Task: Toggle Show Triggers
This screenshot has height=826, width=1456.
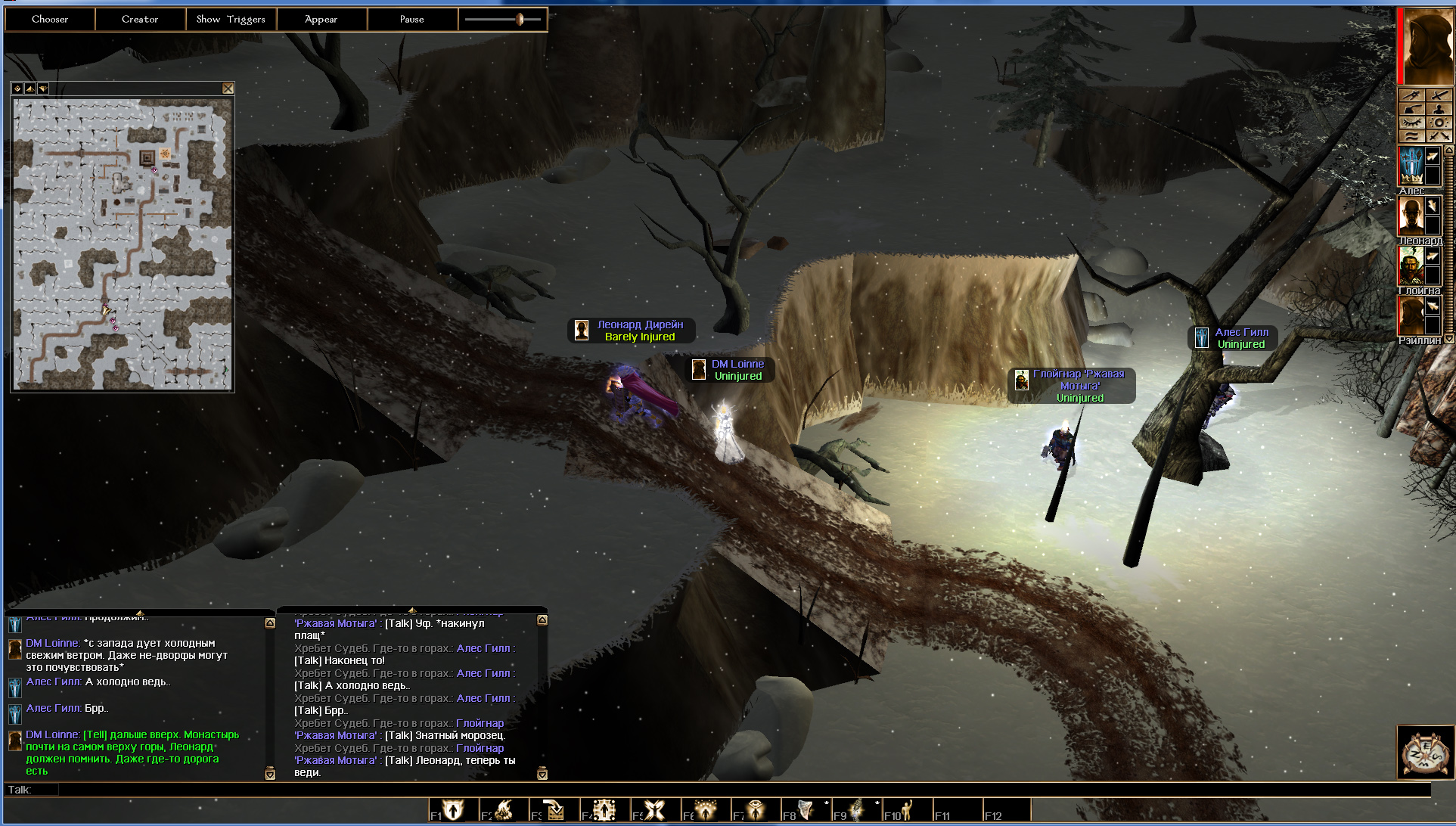Action: [x=231, y=20]
